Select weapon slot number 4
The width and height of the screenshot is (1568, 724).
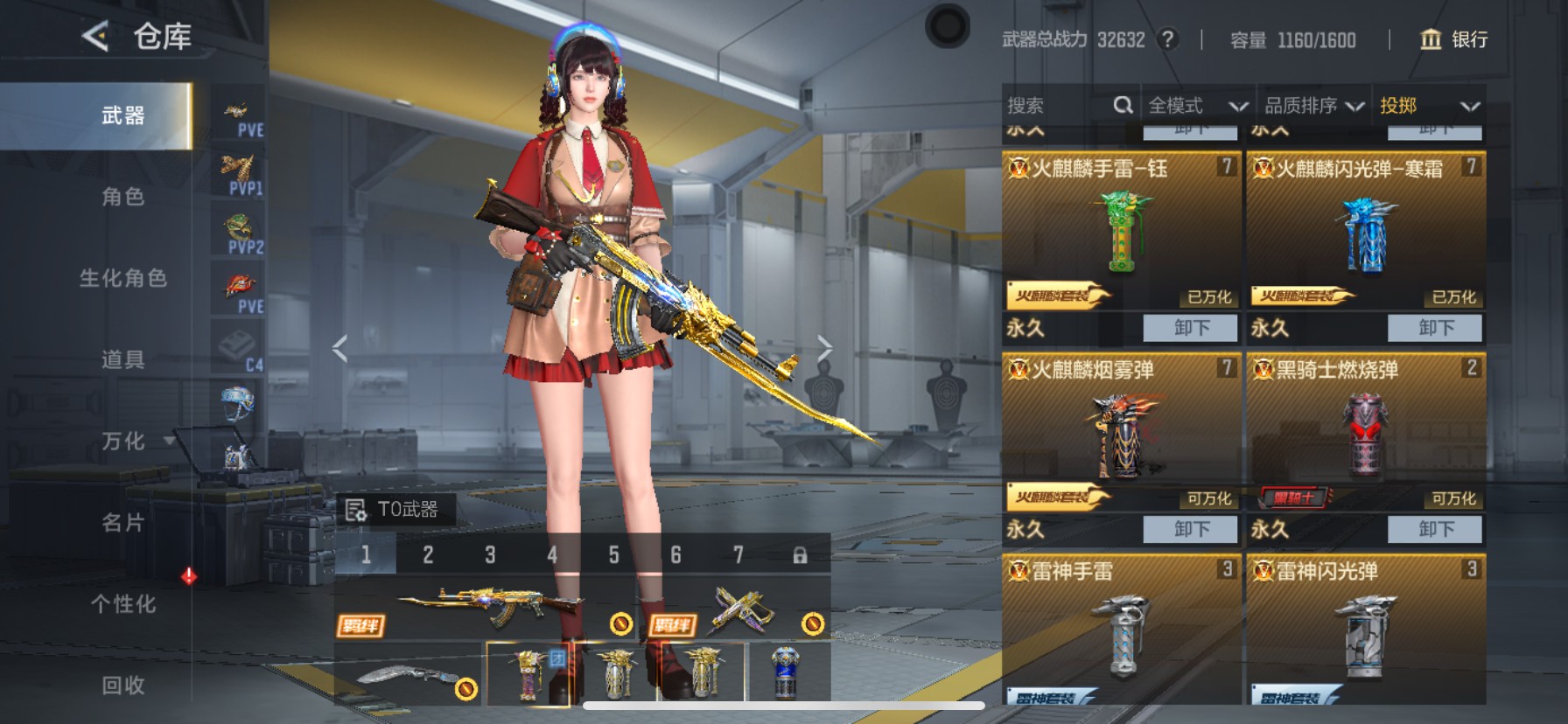[x=550, y=554]
